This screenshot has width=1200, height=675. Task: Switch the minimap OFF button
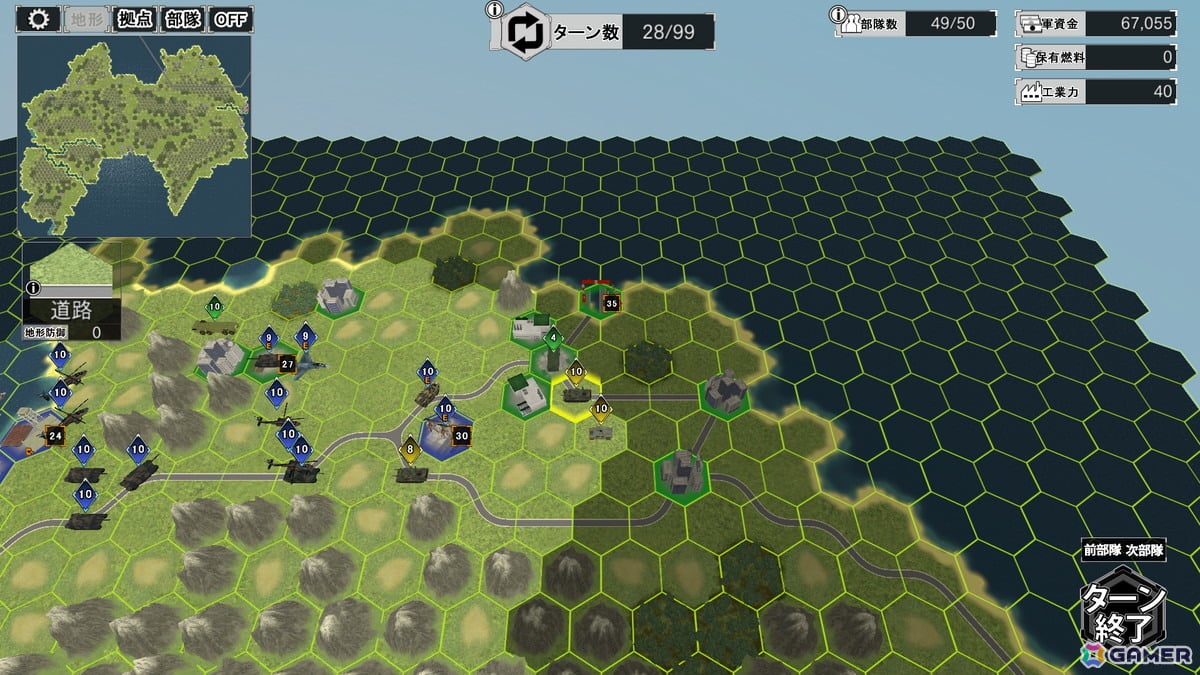tap(232, 19)
